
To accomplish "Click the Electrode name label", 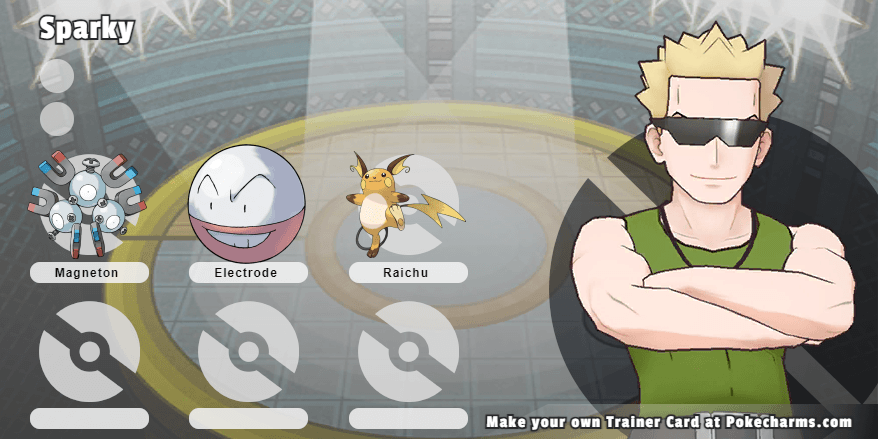I will point(248,273).
